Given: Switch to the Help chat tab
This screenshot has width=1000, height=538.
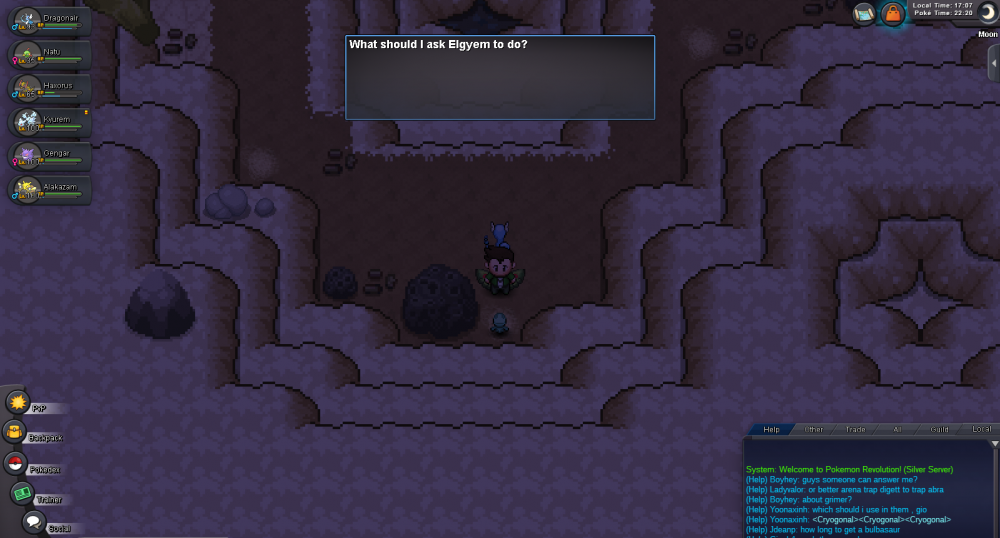Looking at the screenshot, I should coord(771,429).
